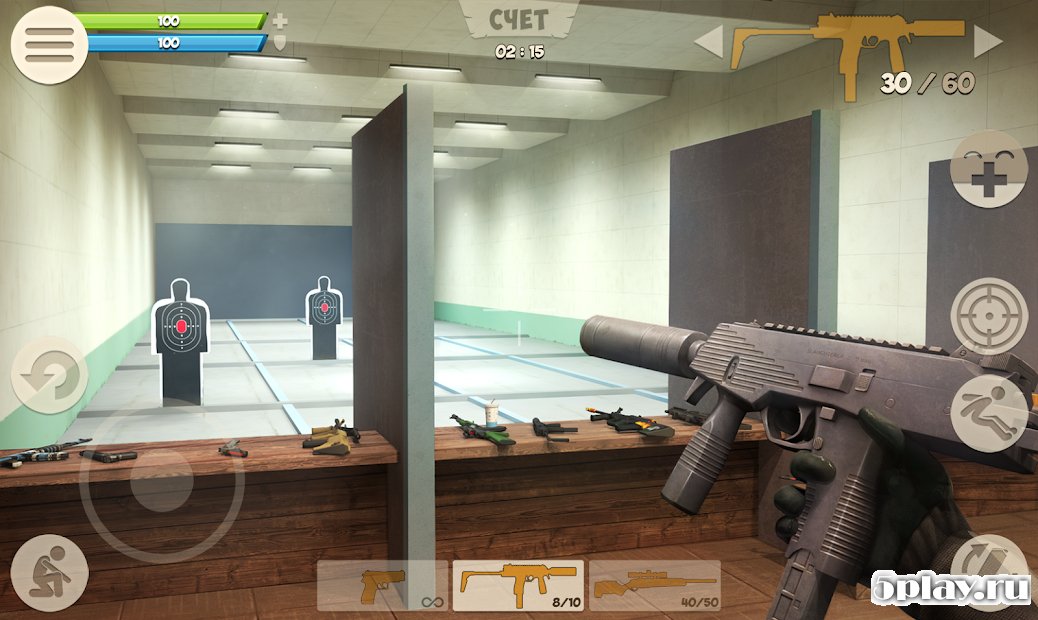
Task: Activate the crosshair aim button
Action: pyautogui.click(x=988, y=317)
